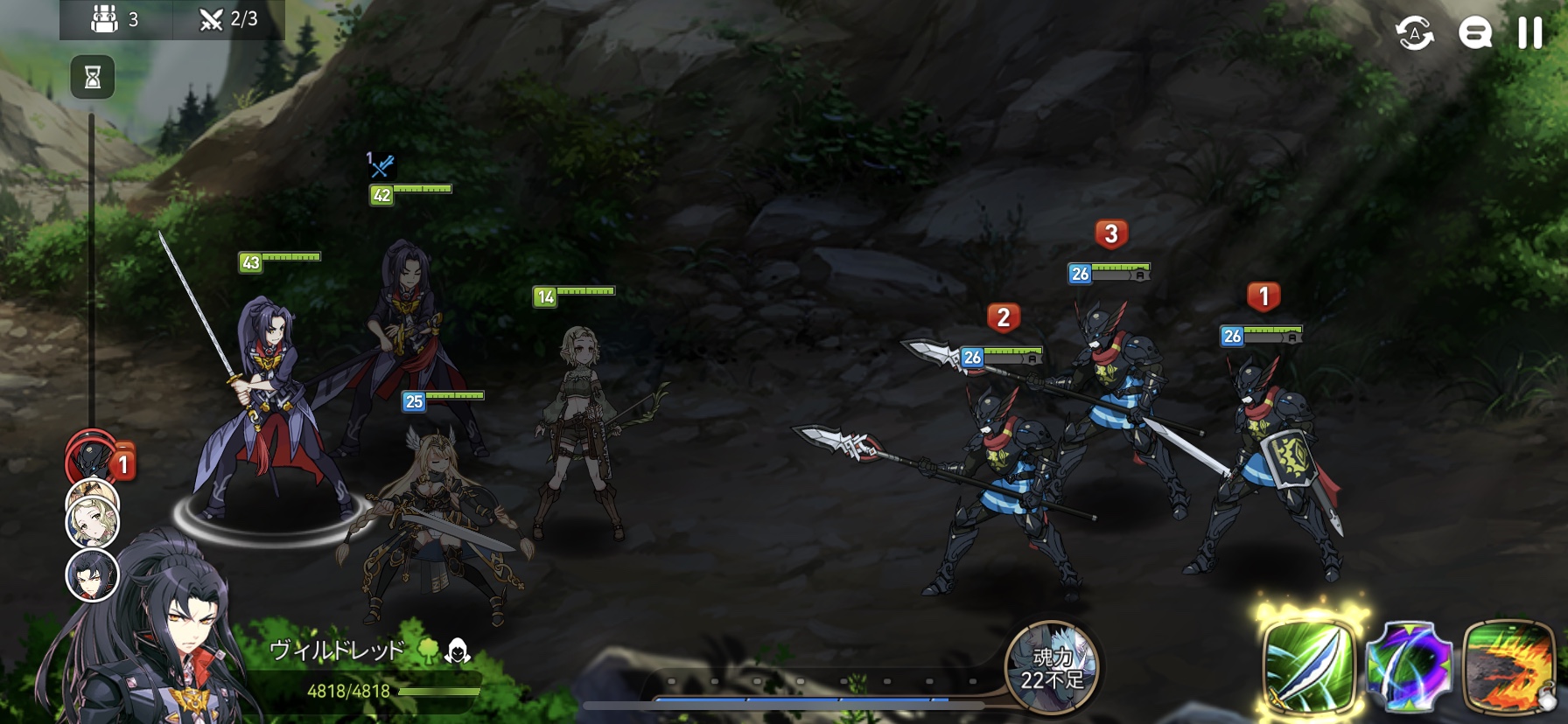The height and width of the screenshot is (724, 1568).
Task: Pause the battle
Action: pos(1529,33)
